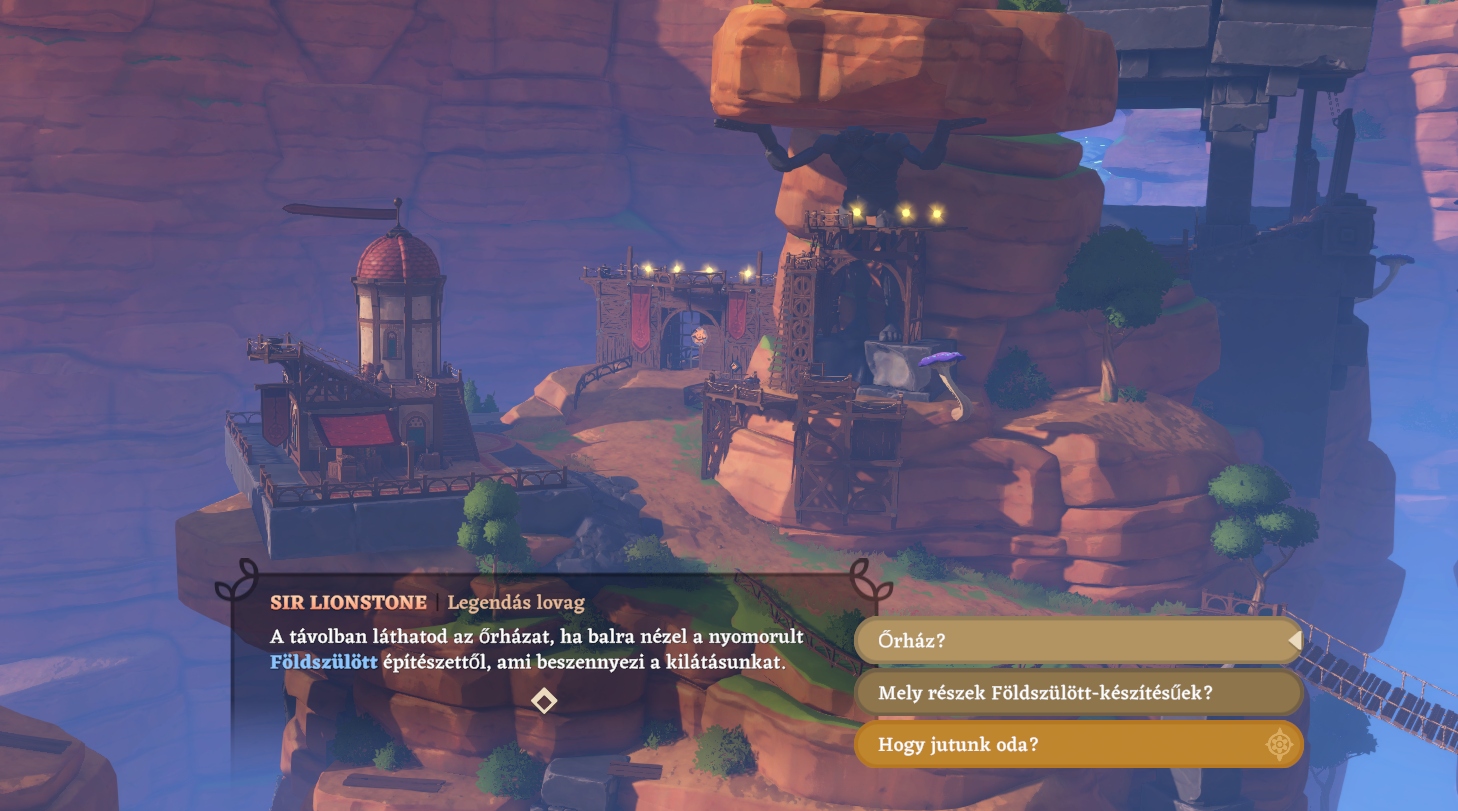Image resolution: width=1458 pixels, height=811 pixels.
Task: Select the "Hogy jutunk oda?" reply
Action: [1078, 744]
